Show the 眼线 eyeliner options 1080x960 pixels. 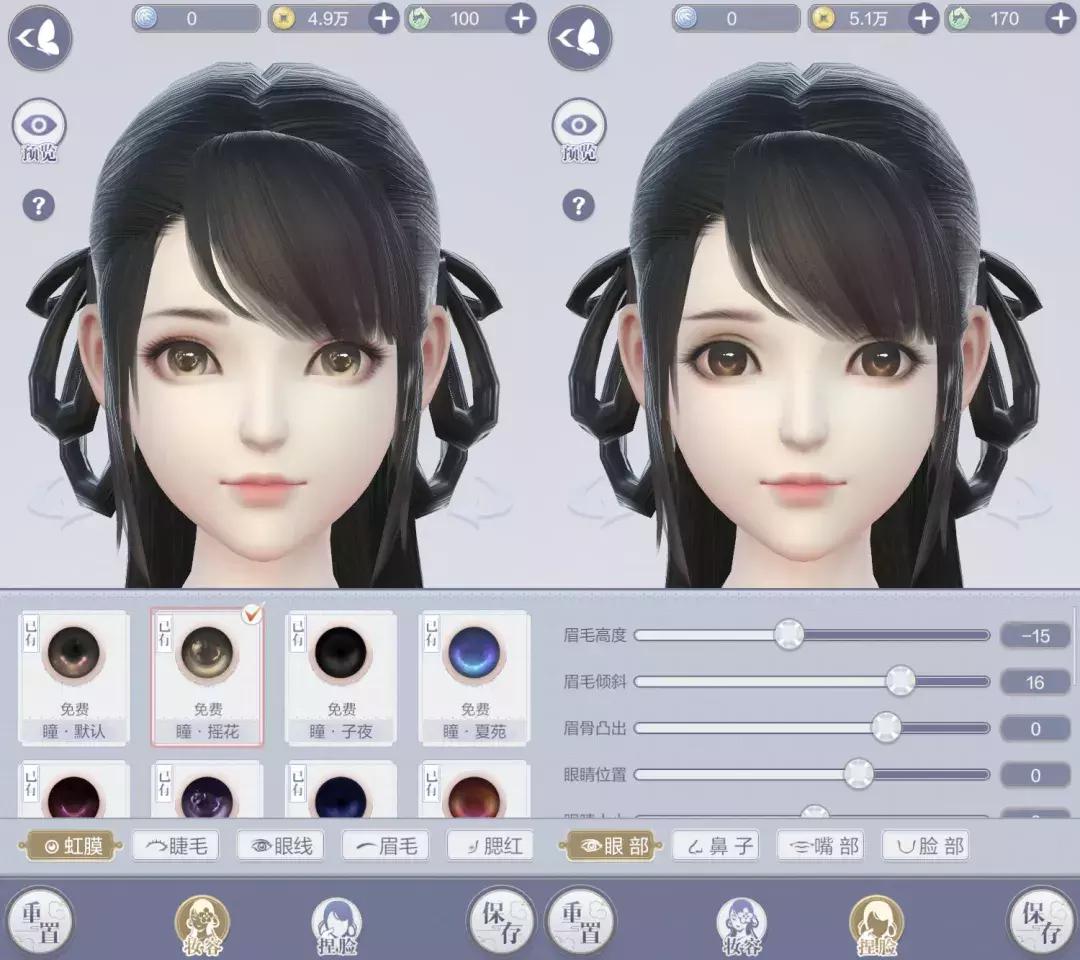(x=283, y=846)
